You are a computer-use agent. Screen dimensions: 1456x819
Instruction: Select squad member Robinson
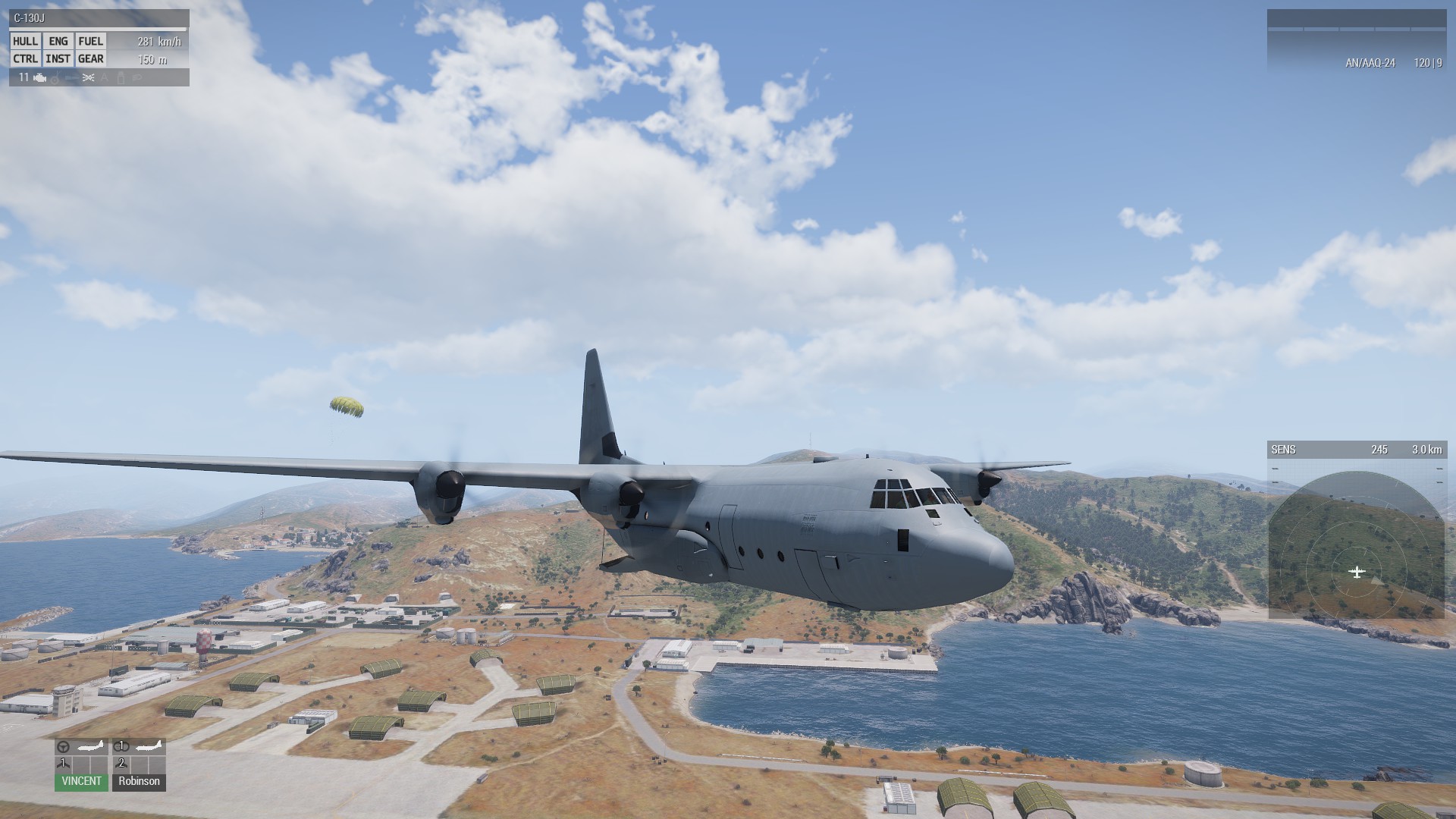point(139,781)
